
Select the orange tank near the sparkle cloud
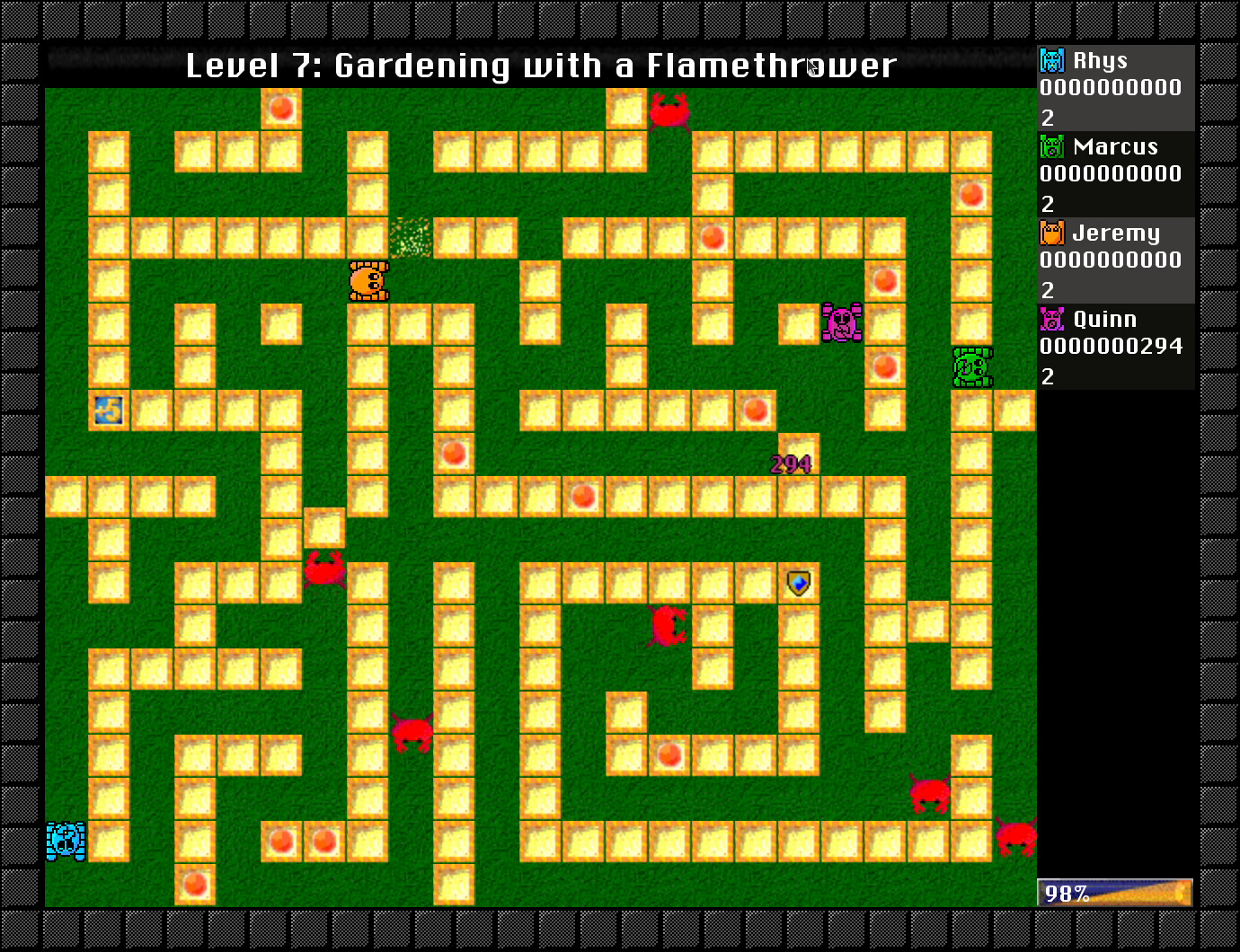point(368,280)
